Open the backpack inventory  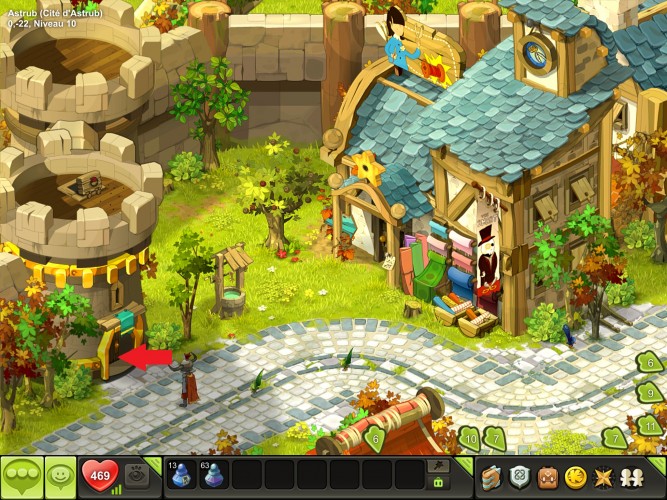pyautogui.click(x=547, y=476)
